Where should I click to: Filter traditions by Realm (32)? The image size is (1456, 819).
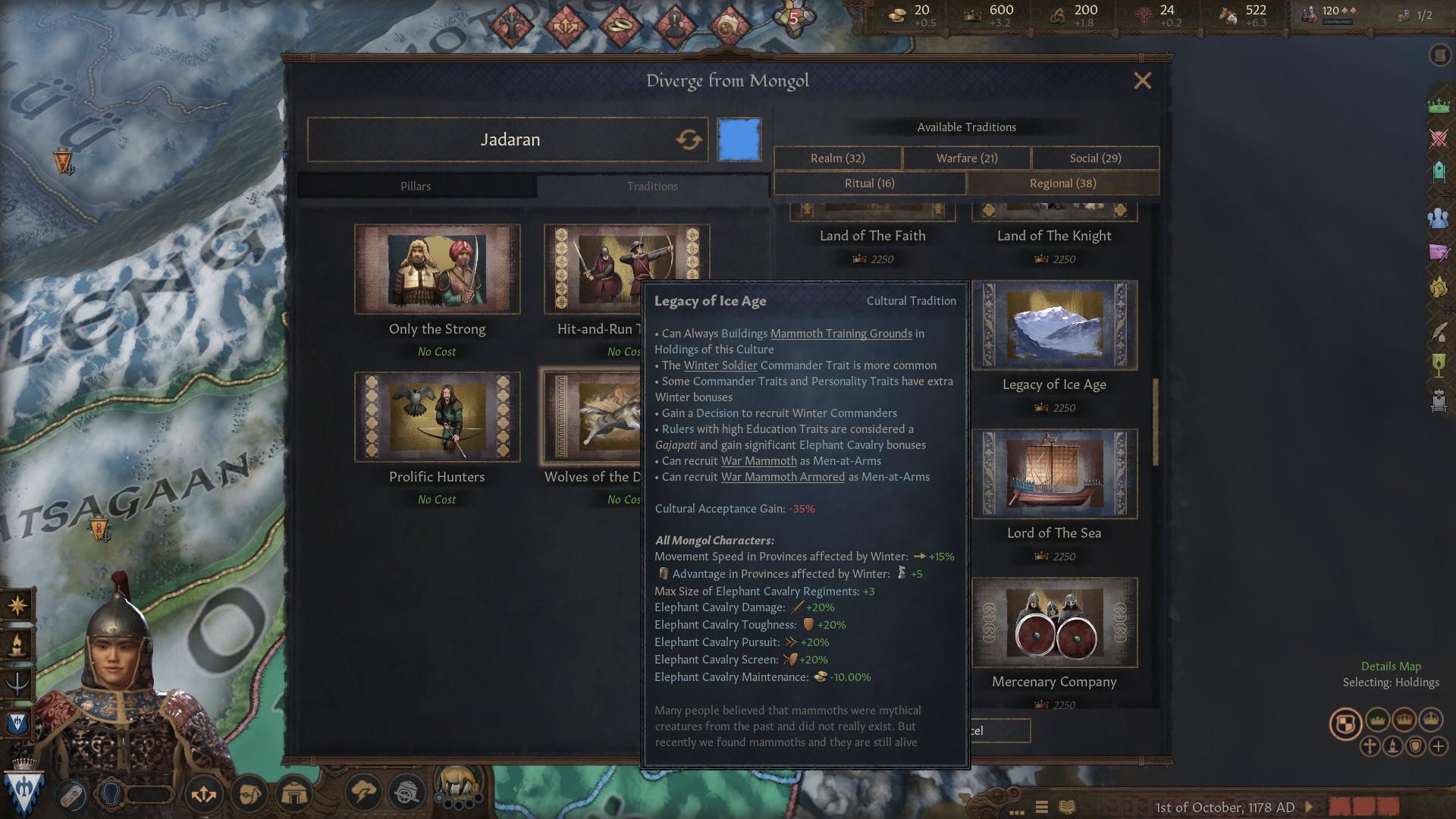(837, 158)
